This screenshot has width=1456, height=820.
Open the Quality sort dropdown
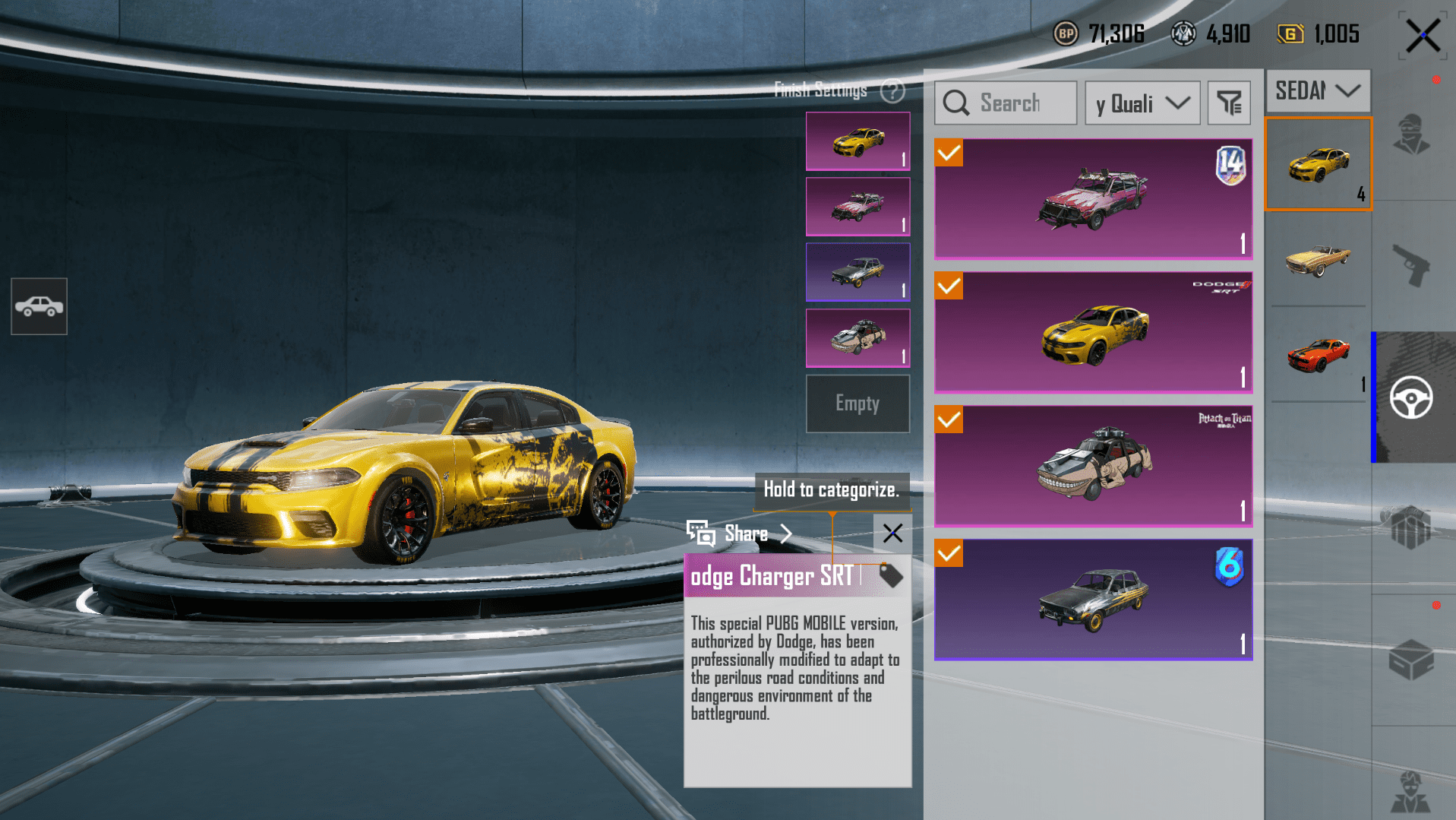pos(1142,103)
